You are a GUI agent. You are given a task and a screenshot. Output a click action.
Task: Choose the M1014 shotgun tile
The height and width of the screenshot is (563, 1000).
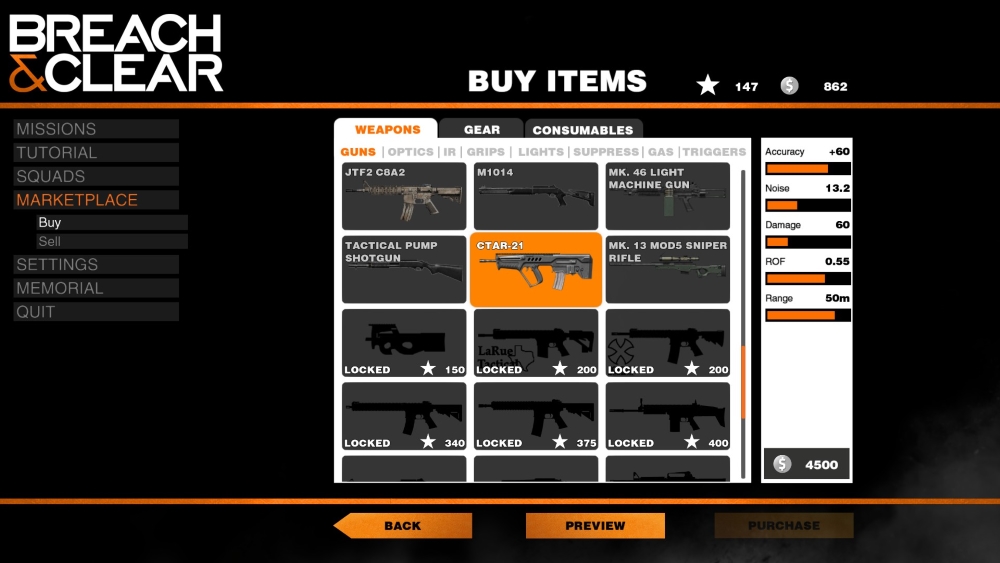point(536,197)
